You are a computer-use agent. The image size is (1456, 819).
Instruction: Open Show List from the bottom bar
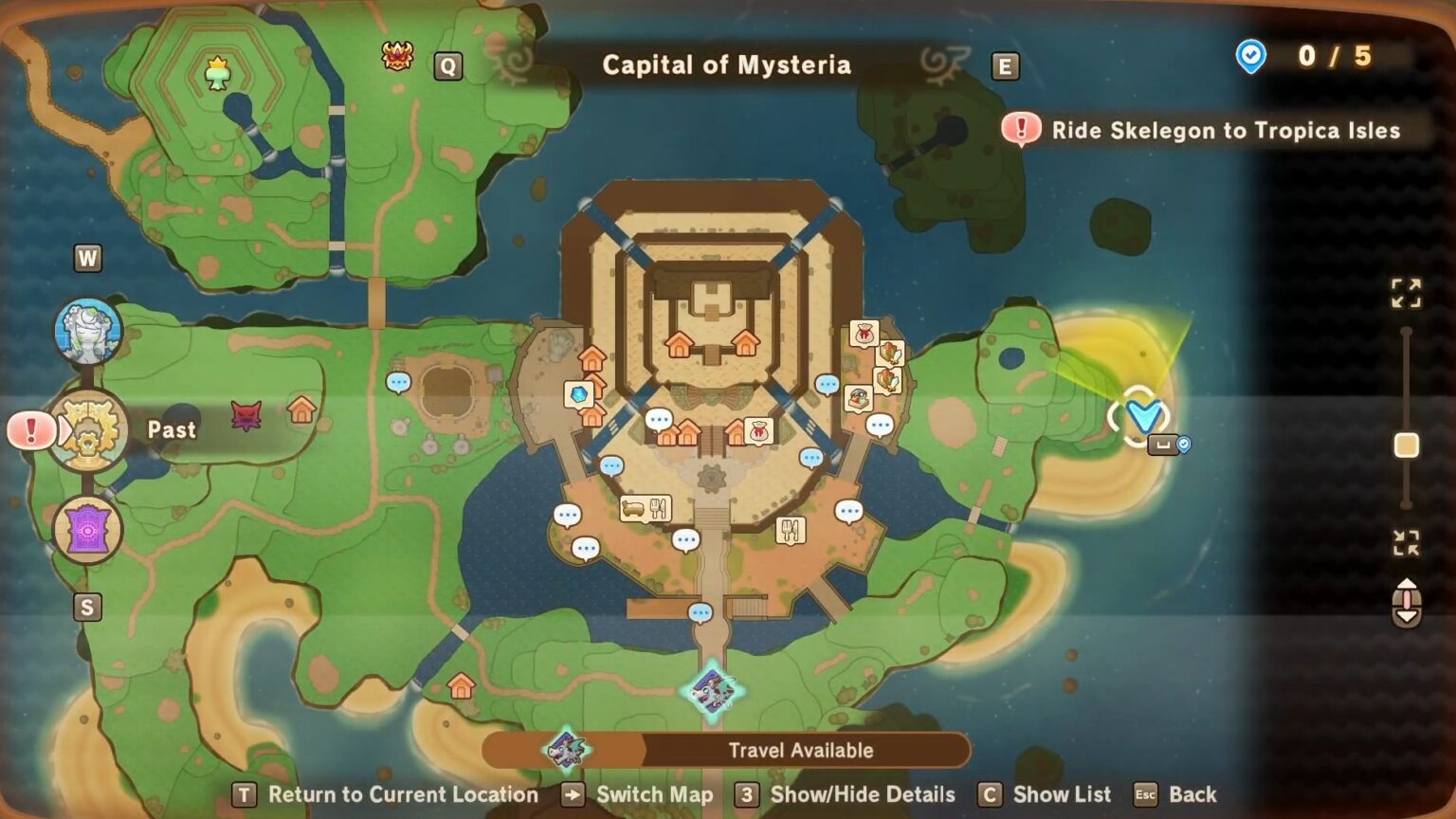(x=1062, y=794)
